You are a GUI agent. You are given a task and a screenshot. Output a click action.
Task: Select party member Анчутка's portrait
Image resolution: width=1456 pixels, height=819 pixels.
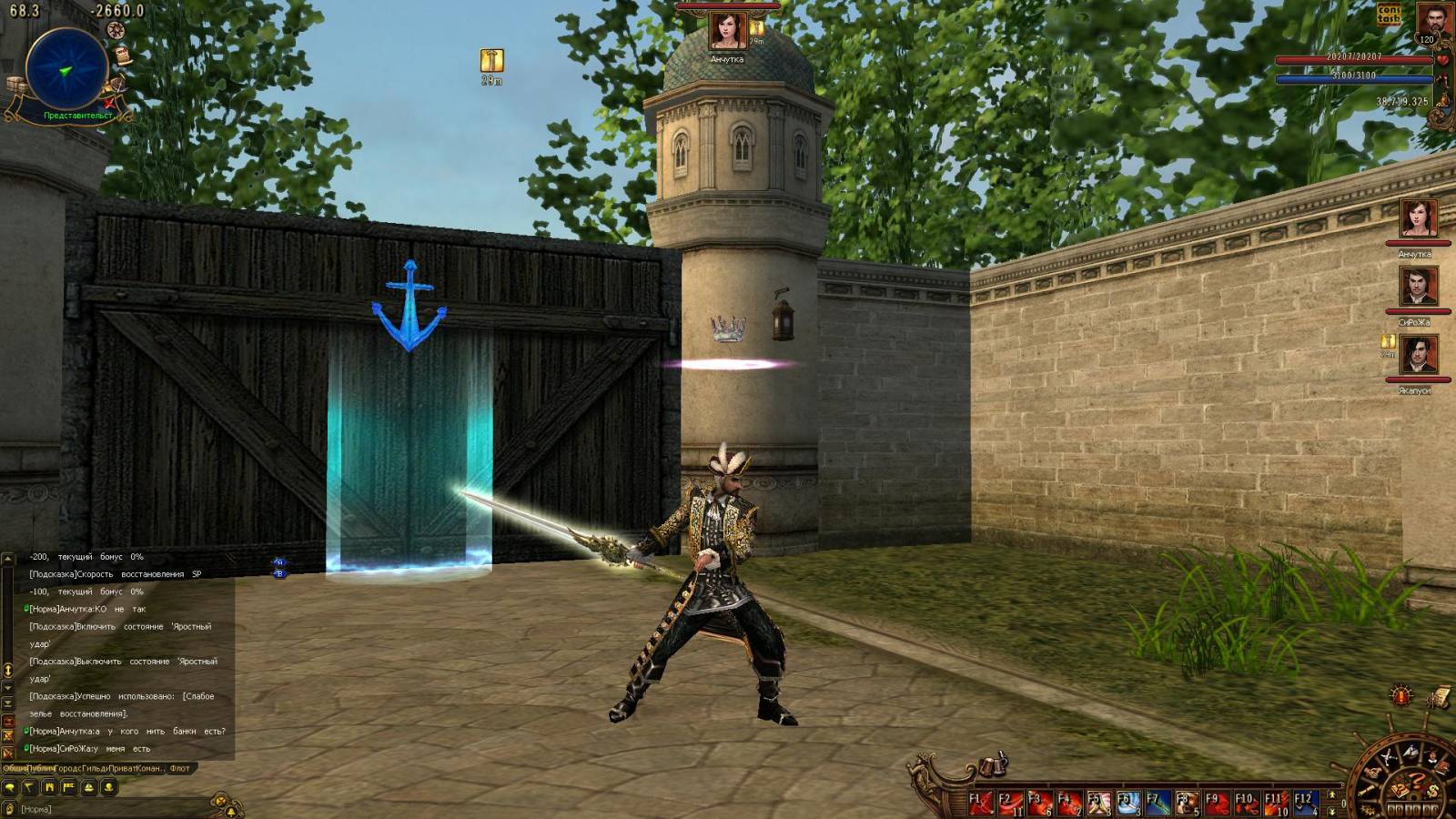[x=1418, y=220]
